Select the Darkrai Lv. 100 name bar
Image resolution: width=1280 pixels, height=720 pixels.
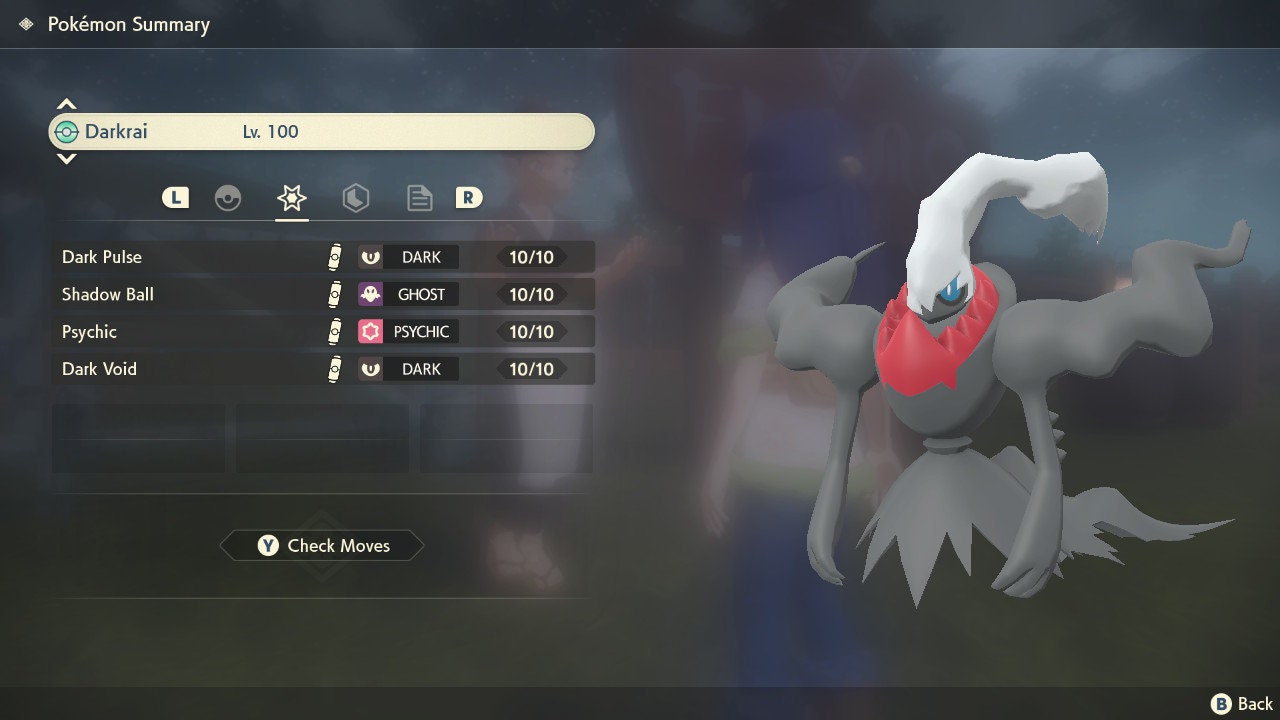click(322, 132)
